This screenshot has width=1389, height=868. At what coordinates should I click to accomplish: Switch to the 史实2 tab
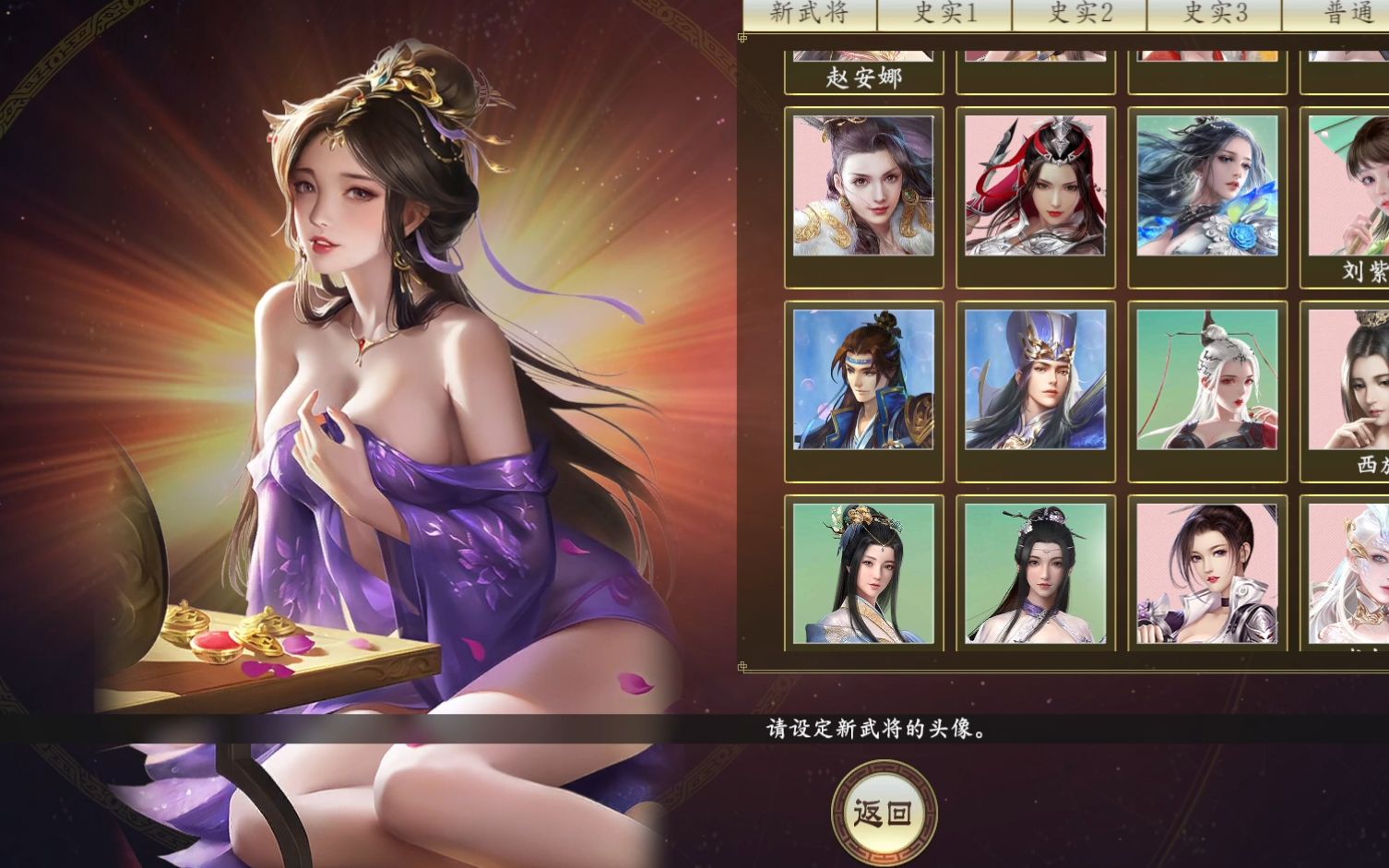click(x=1079, y=14)
